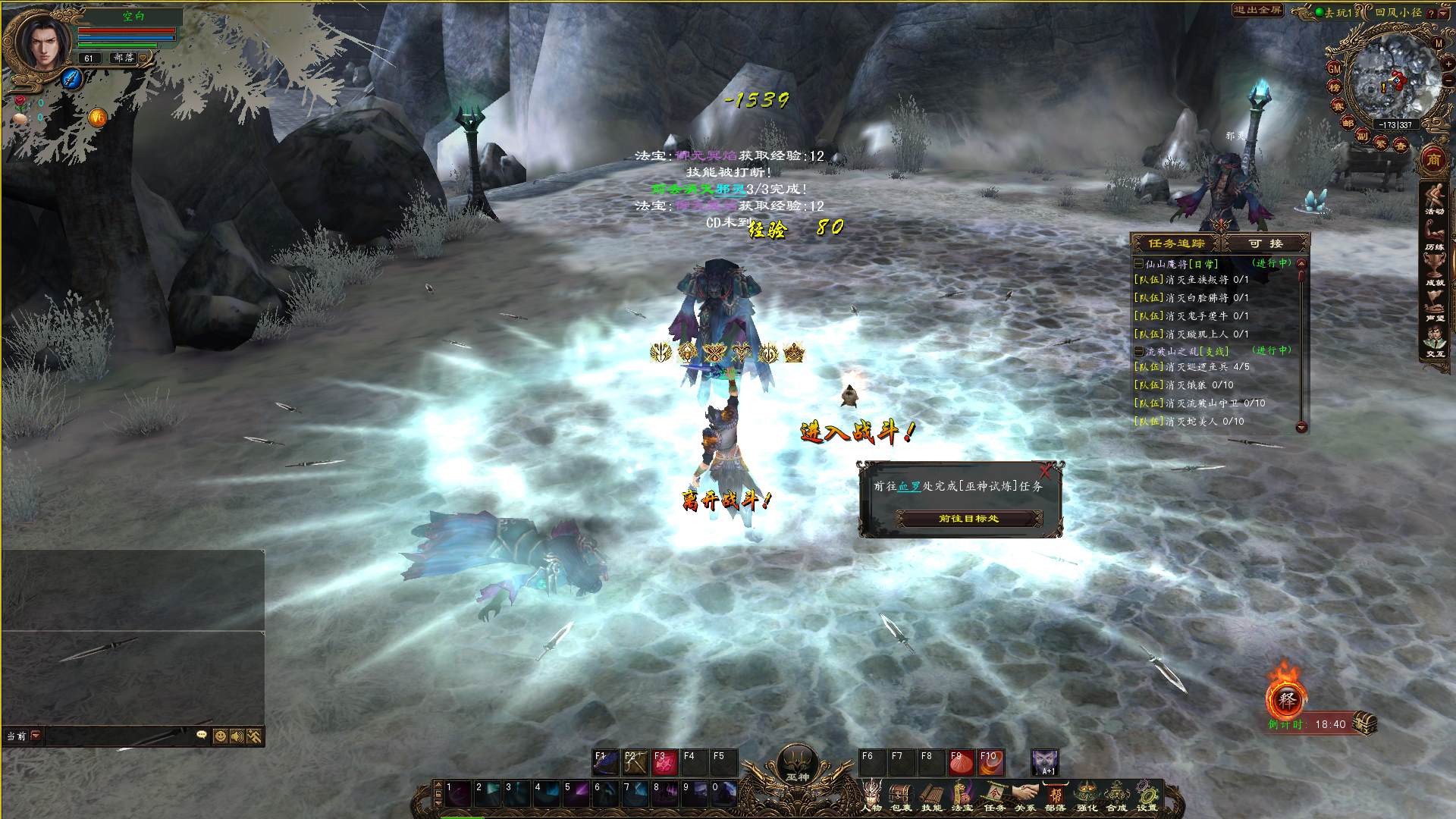Open the GM button by the minimap
Screen dimensions: 1456x819
click(1335, 68)
